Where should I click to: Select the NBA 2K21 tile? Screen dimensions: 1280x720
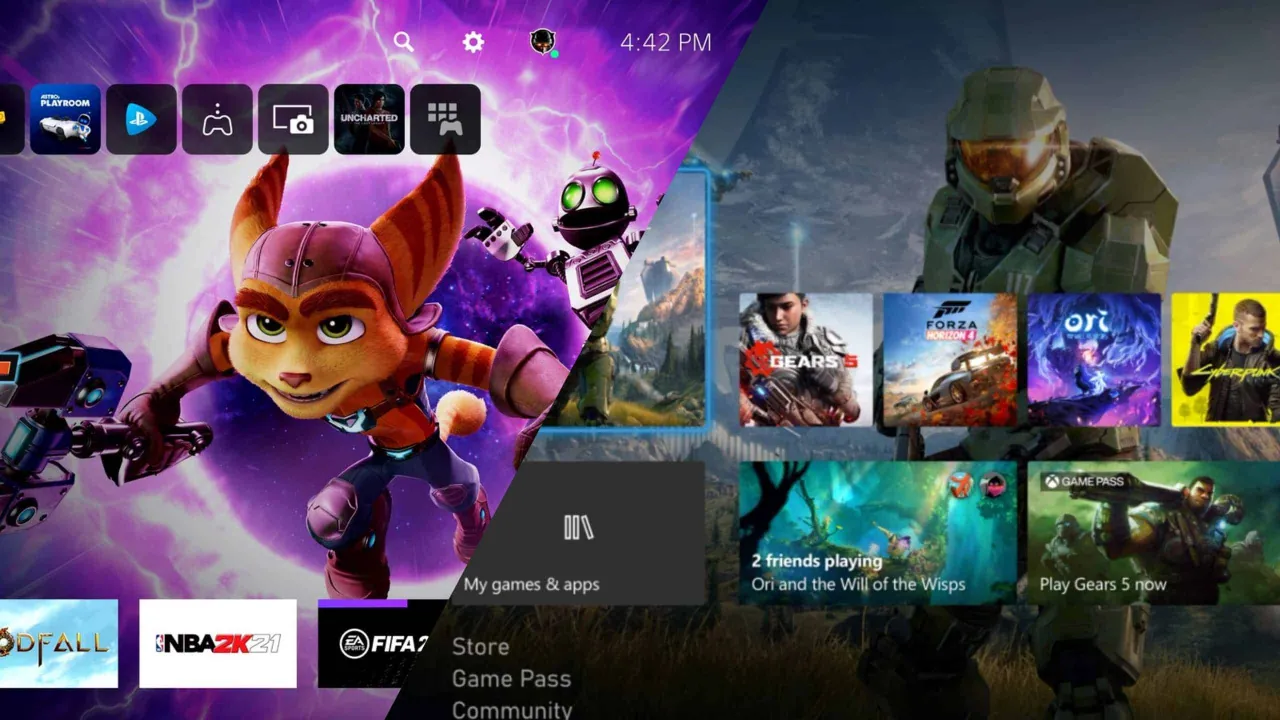218,643
